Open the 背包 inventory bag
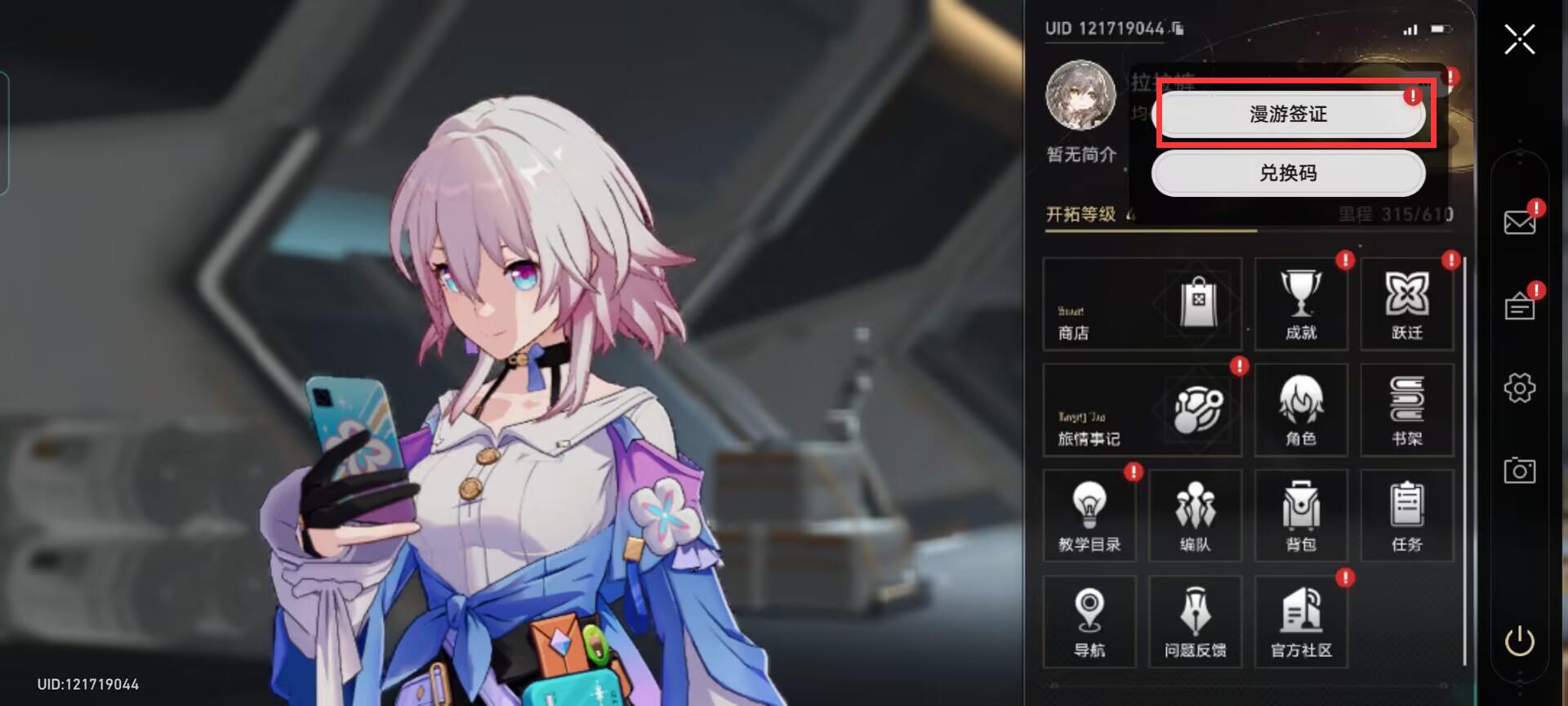 pos(1300,516)
